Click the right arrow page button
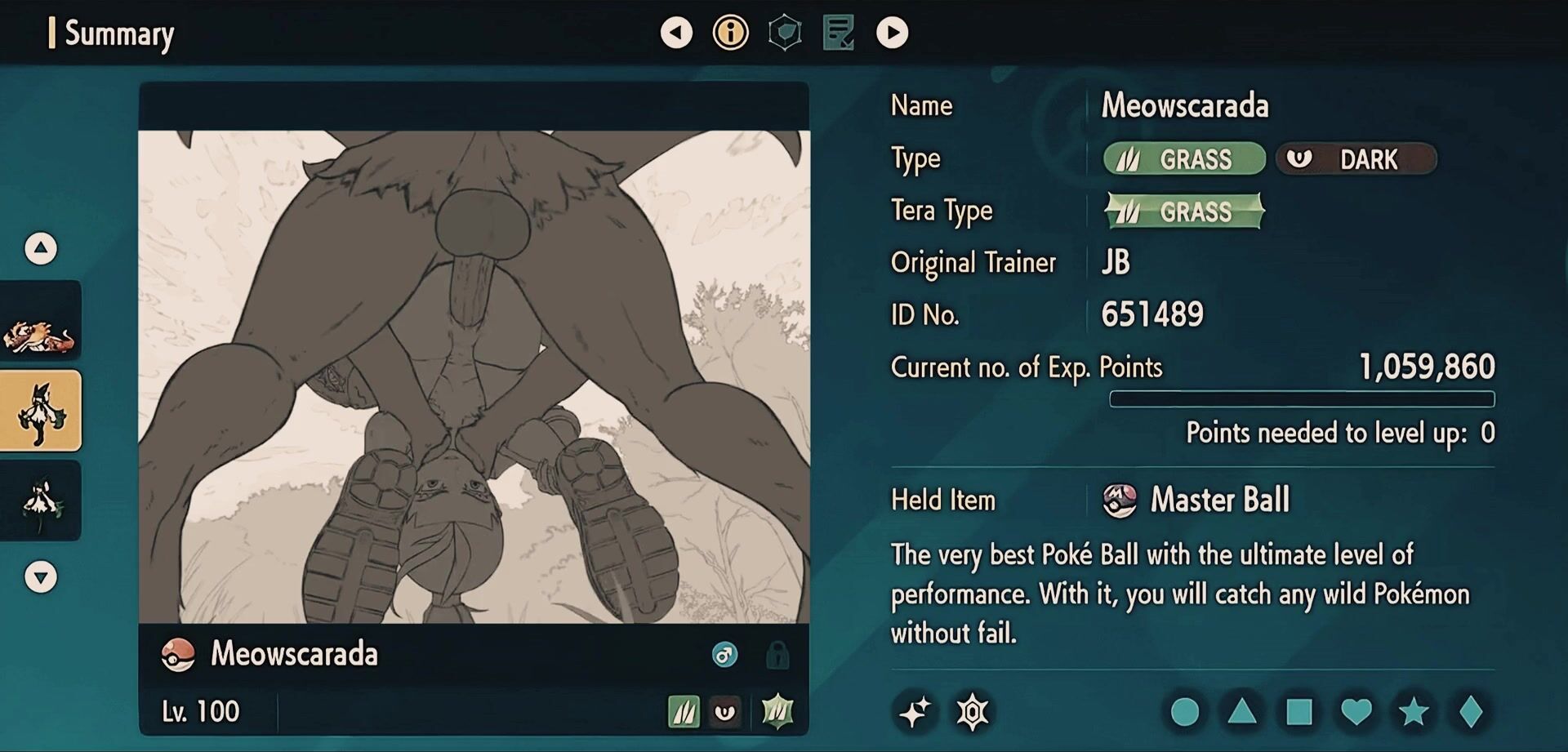This screenshot has height=752, width=1568. (892, 33)
